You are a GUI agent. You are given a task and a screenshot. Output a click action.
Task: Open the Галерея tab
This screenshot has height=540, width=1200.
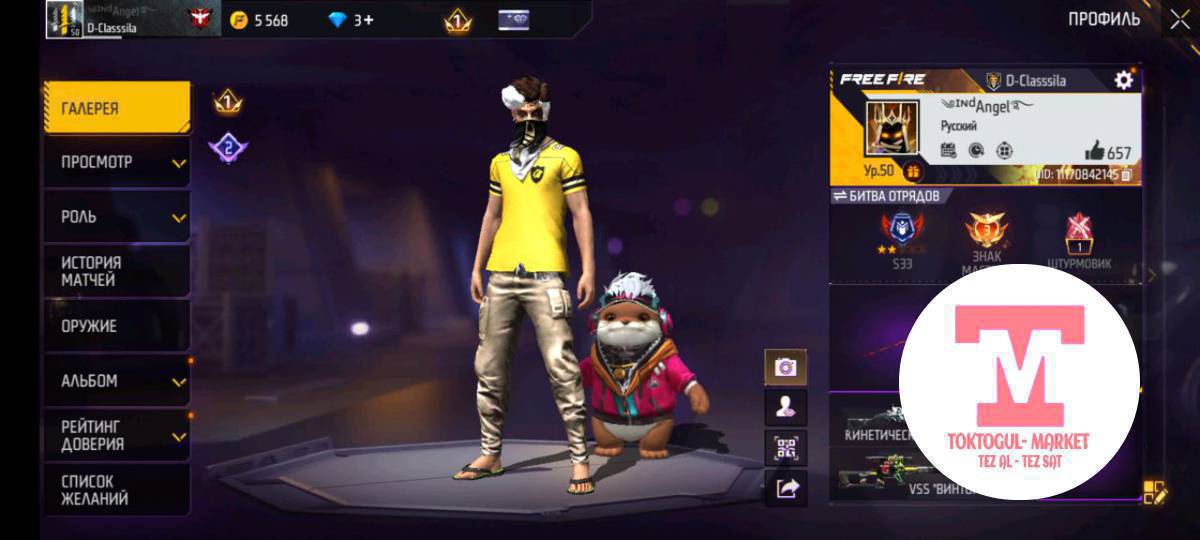click(116, 108)
